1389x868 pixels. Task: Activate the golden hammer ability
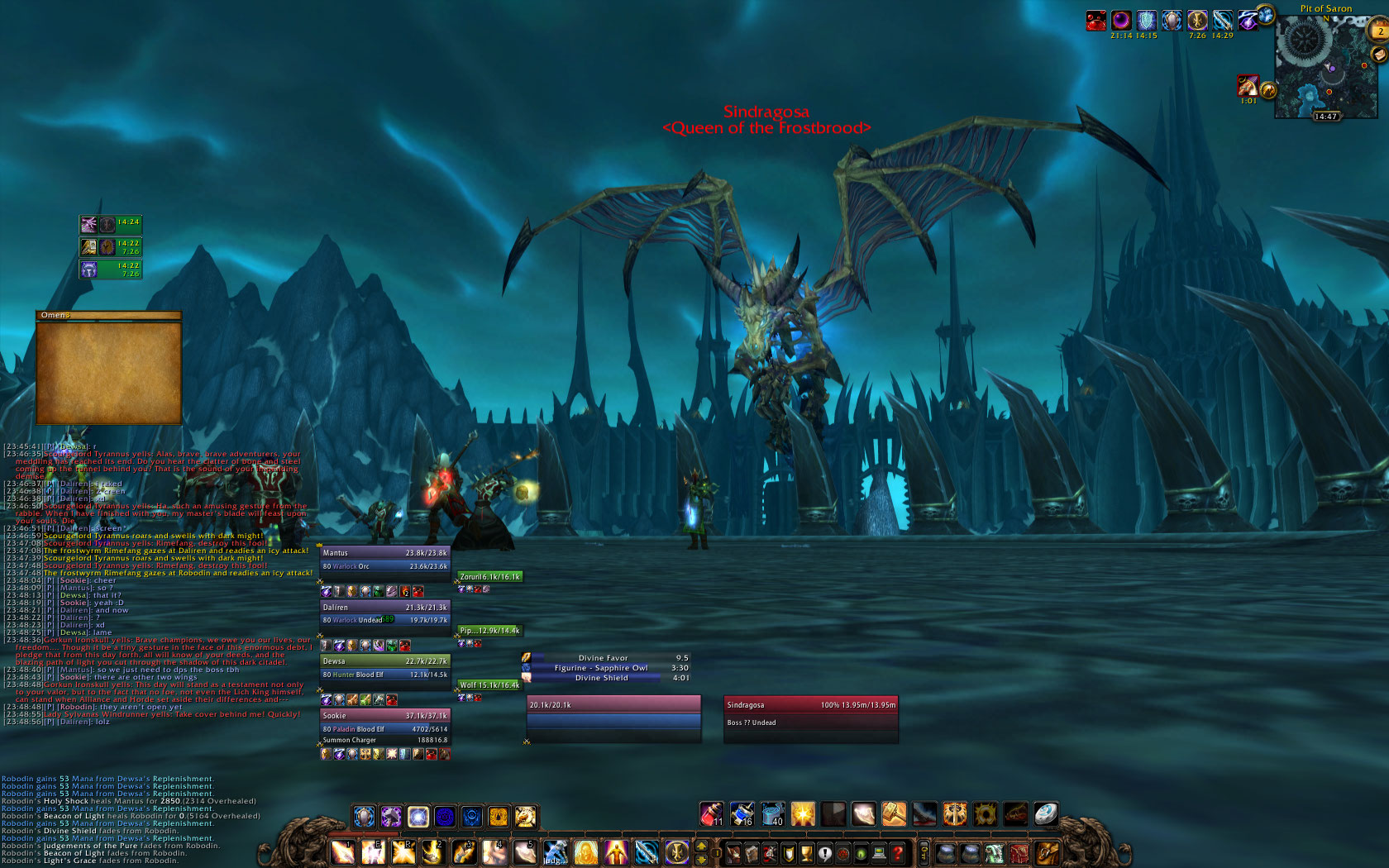(894, 814)
